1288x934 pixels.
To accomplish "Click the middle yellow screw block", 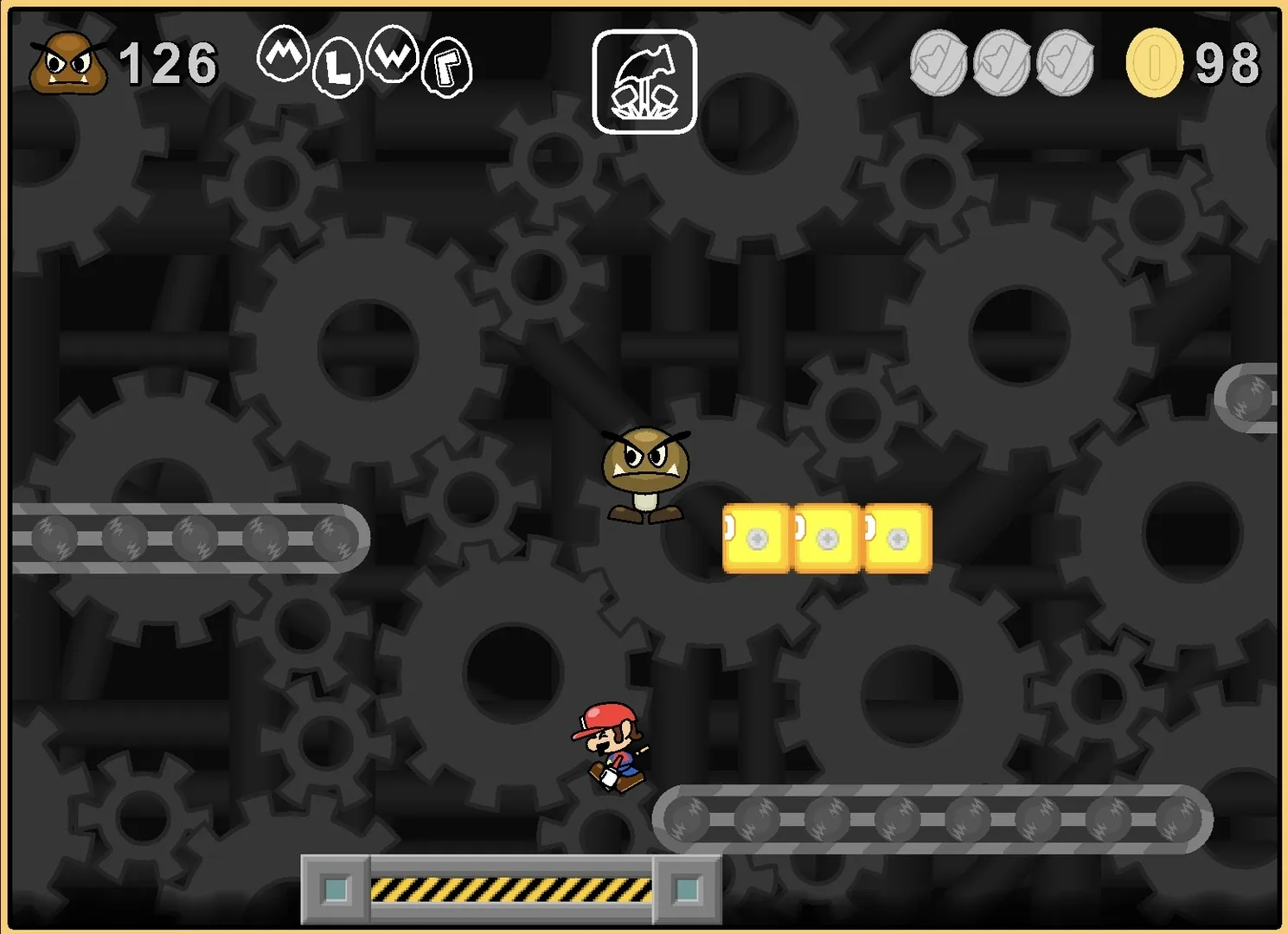I will [x=824, y=536].
